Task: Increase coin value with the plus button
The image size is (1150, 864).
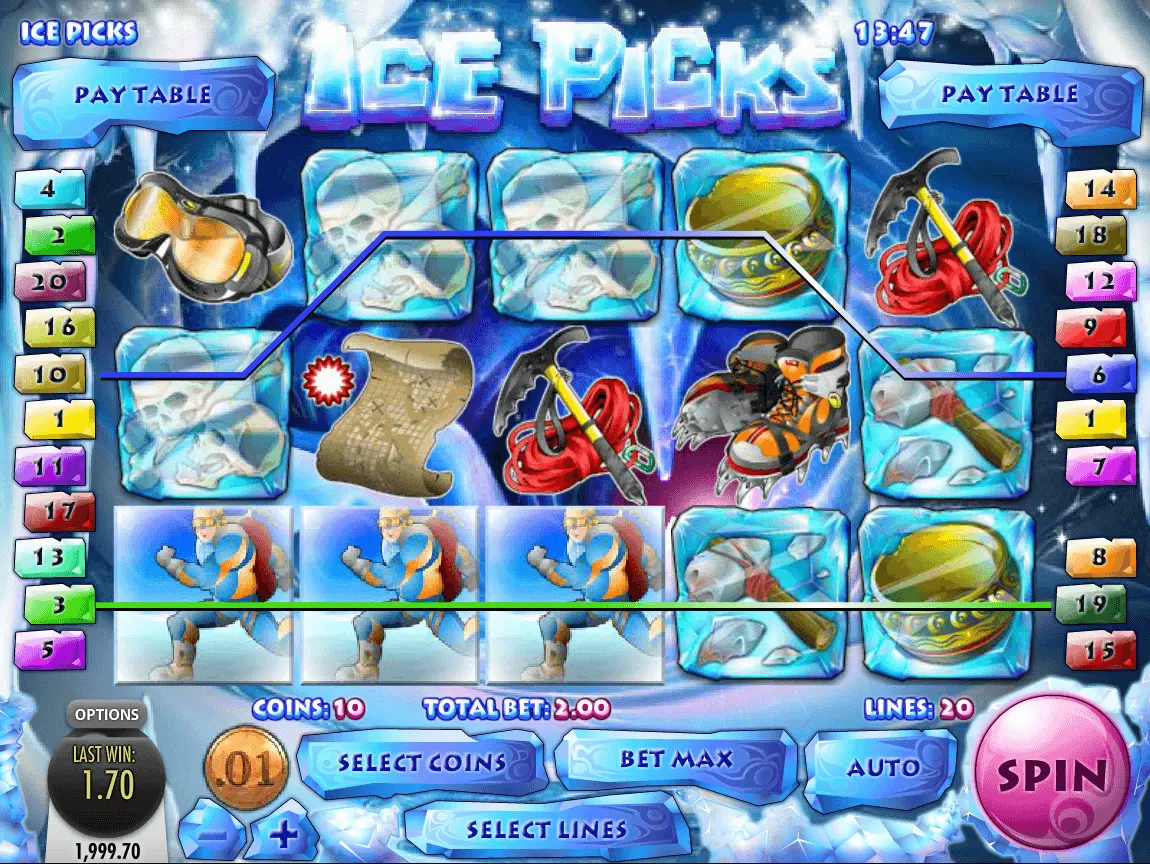Action: tap(283, 832)
